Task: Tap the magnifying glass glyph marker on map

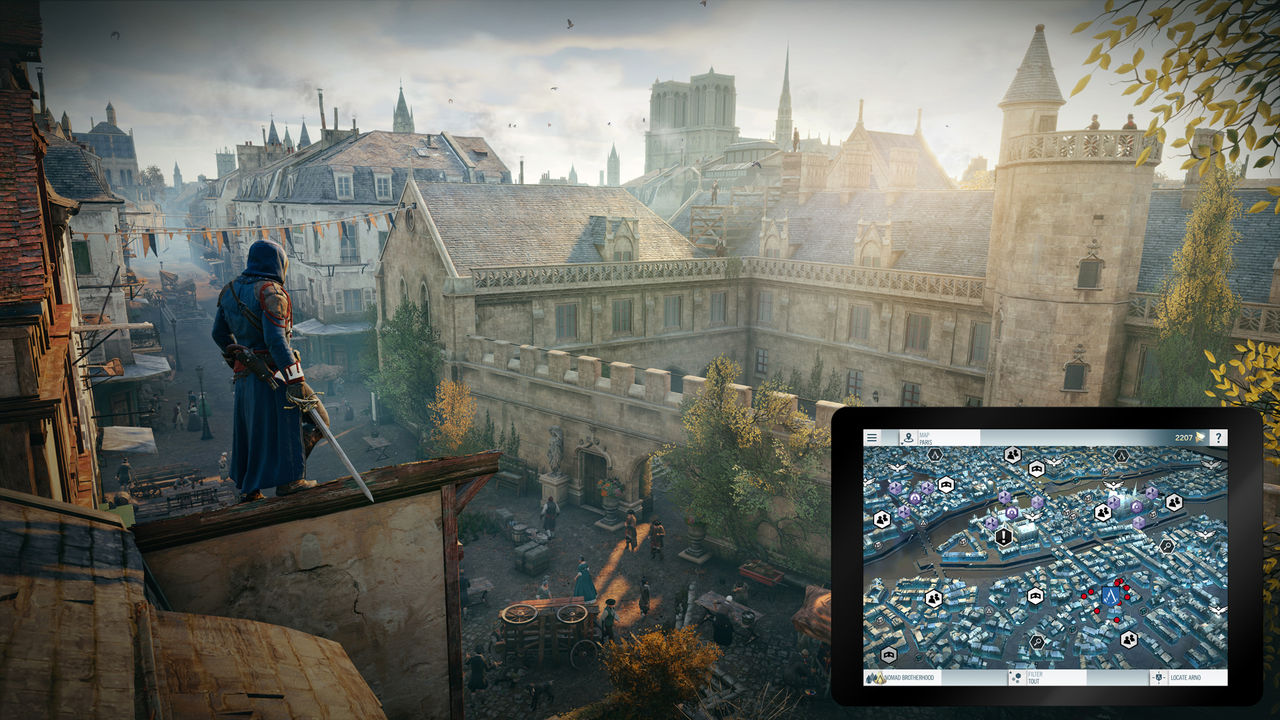Action: 1167,545
